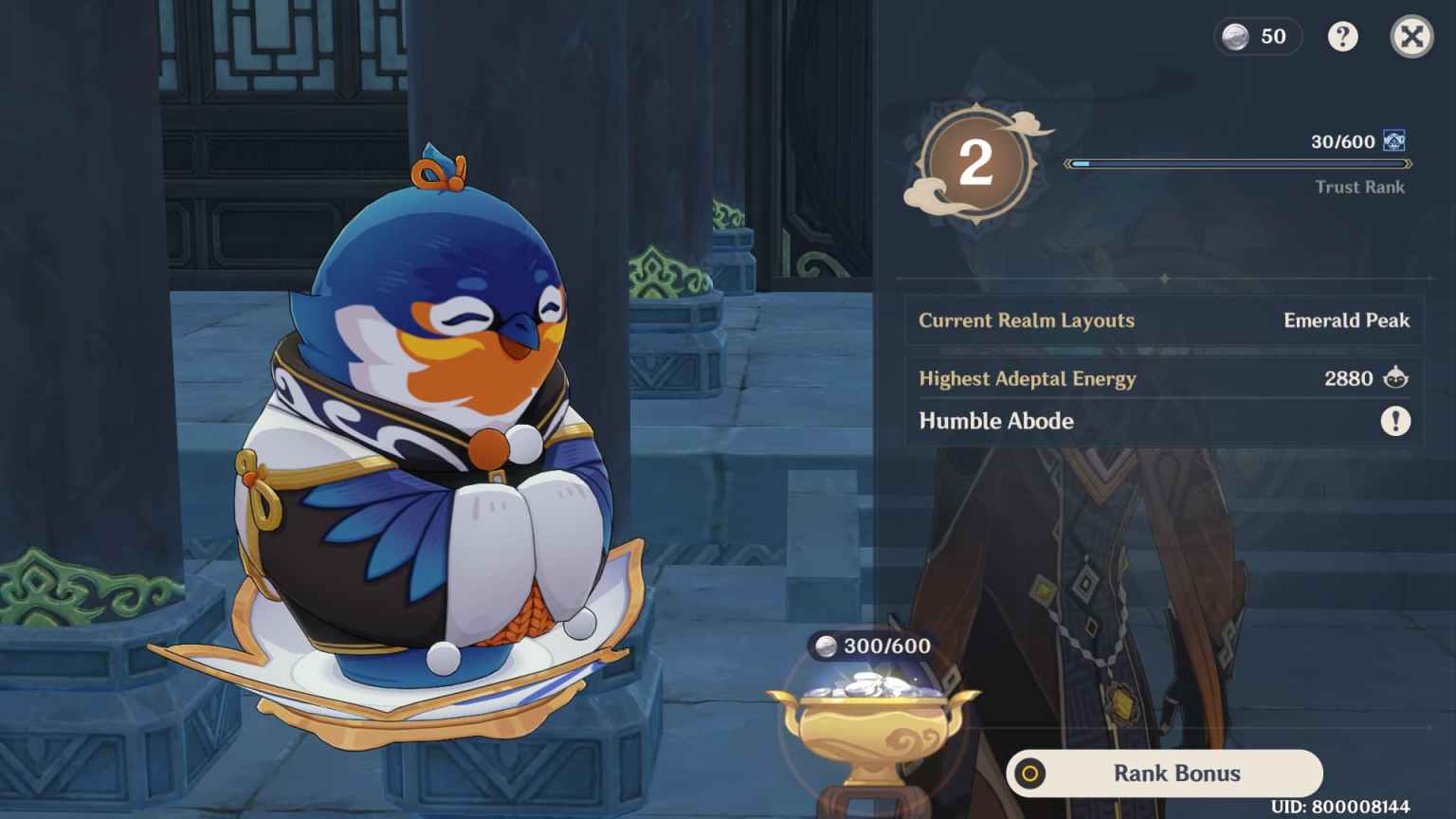Image resolution: width=1456 pixels, height=819 pixels.
Task: Click the Trust Rank label
Action: coord(1359,187)
